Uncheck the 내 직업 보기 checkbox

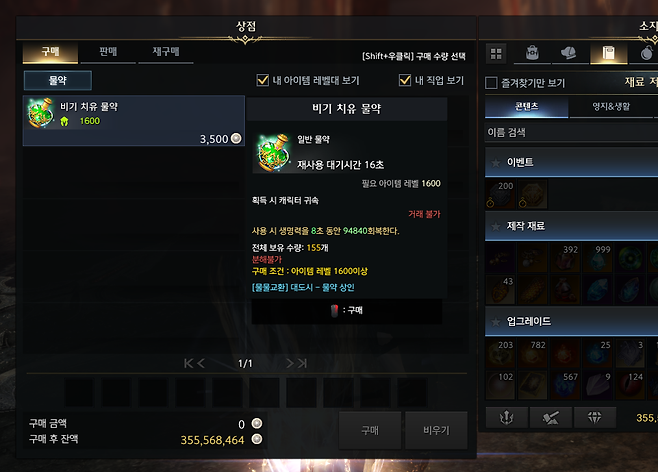405,80
